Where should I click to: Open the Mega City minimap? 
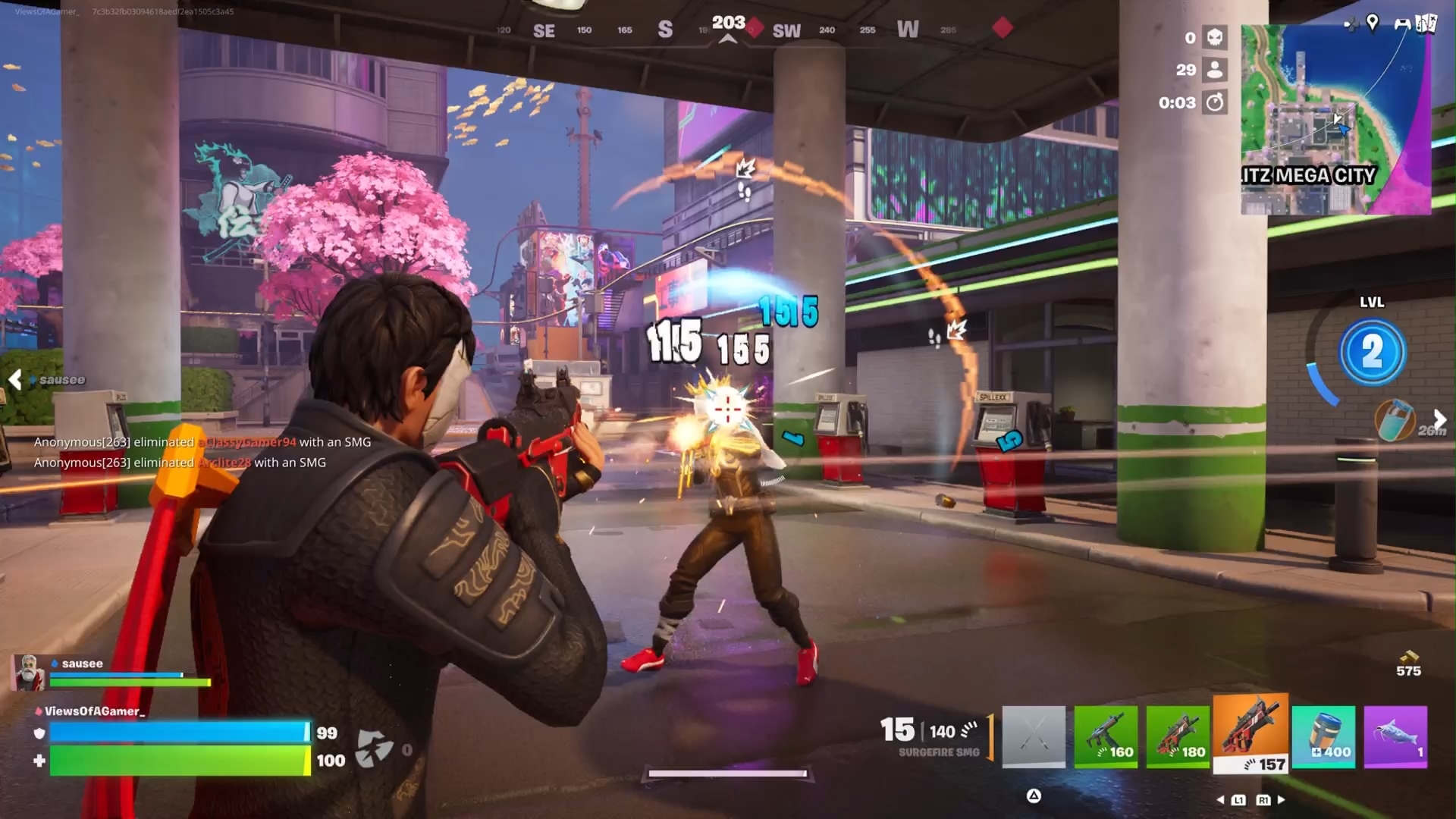pyautogui.click(x=1335, y=120)
